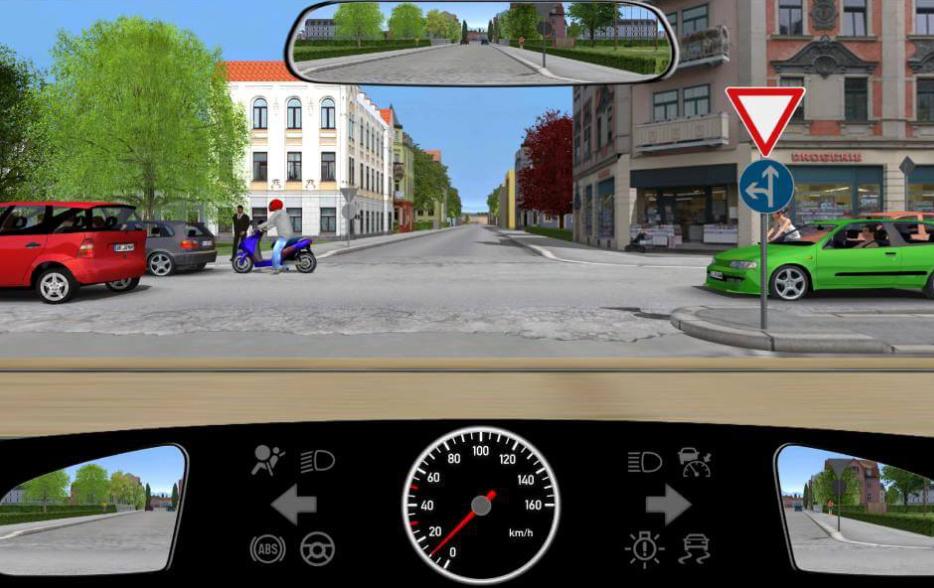Image resolution: width=934 pixels, height=588 pixels.
Task: Select the ABS warning icon
Action: click(x=267, y=548)
